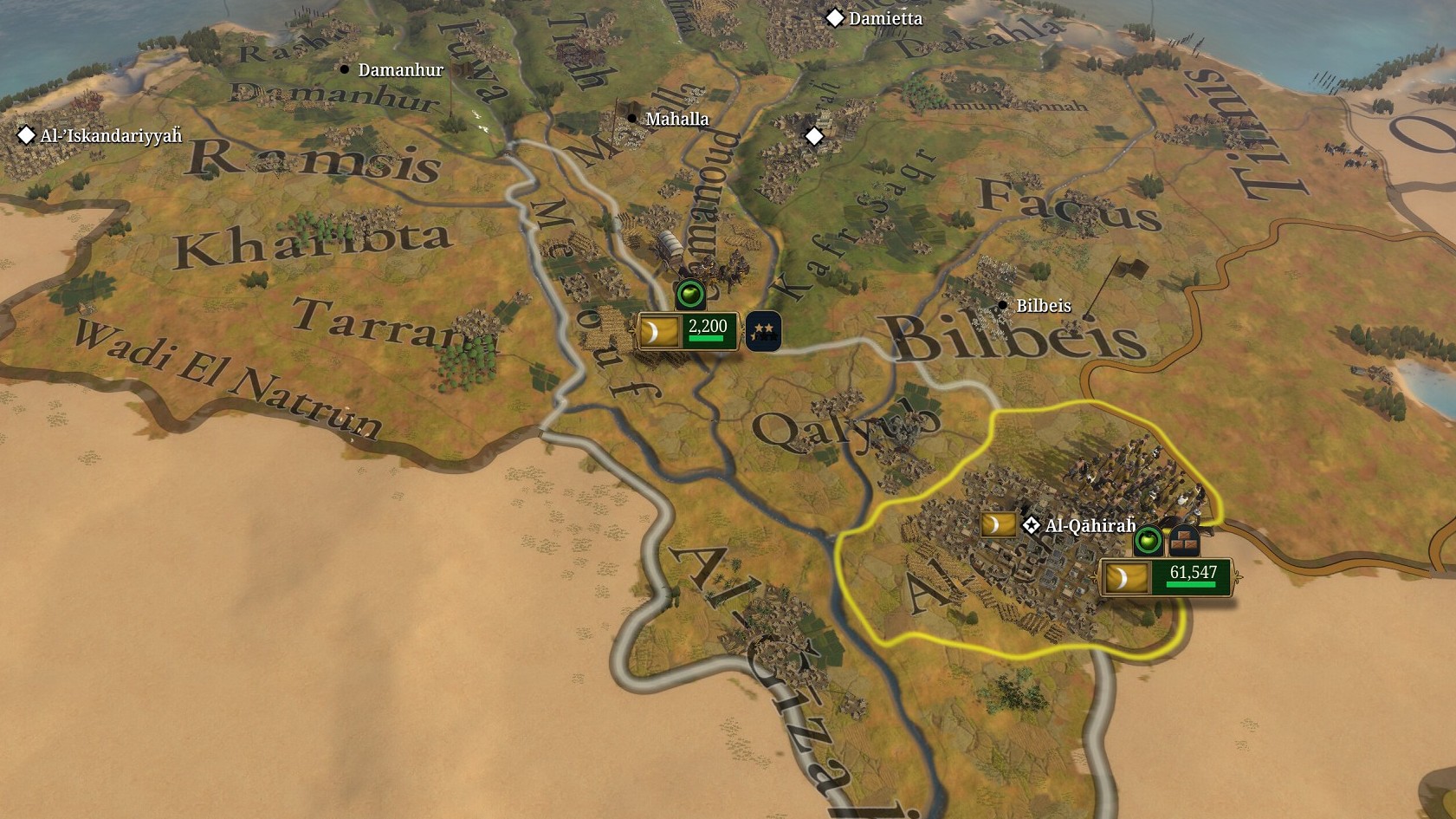Click the two-star quality icon beside the 2,200 army
This screenshot has height=819, width=1456.
tap(763, 331)
